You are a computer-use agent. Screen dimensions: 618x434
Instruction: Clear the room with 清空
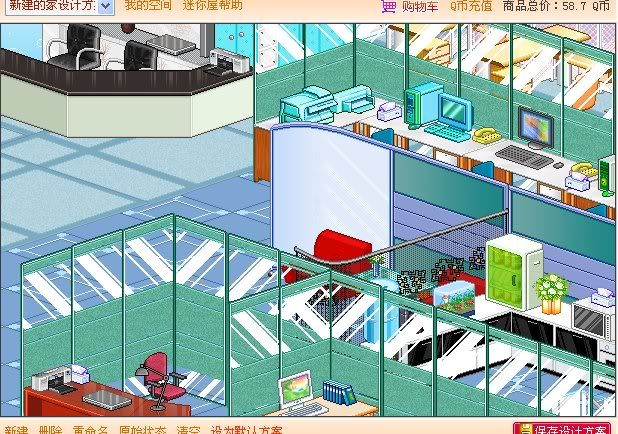pos(189,429)
